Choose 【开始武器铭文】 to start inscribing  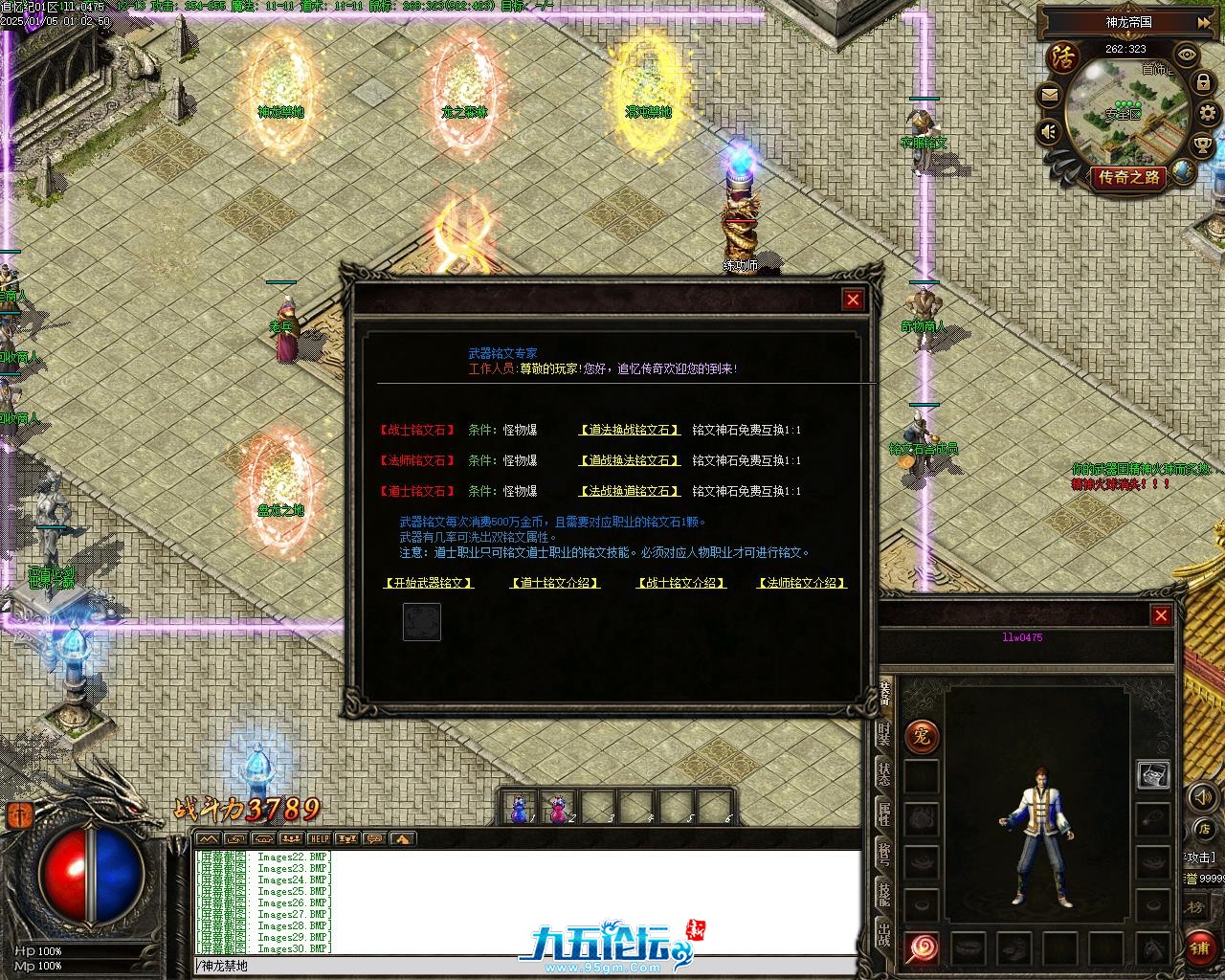tap(428, 582)
